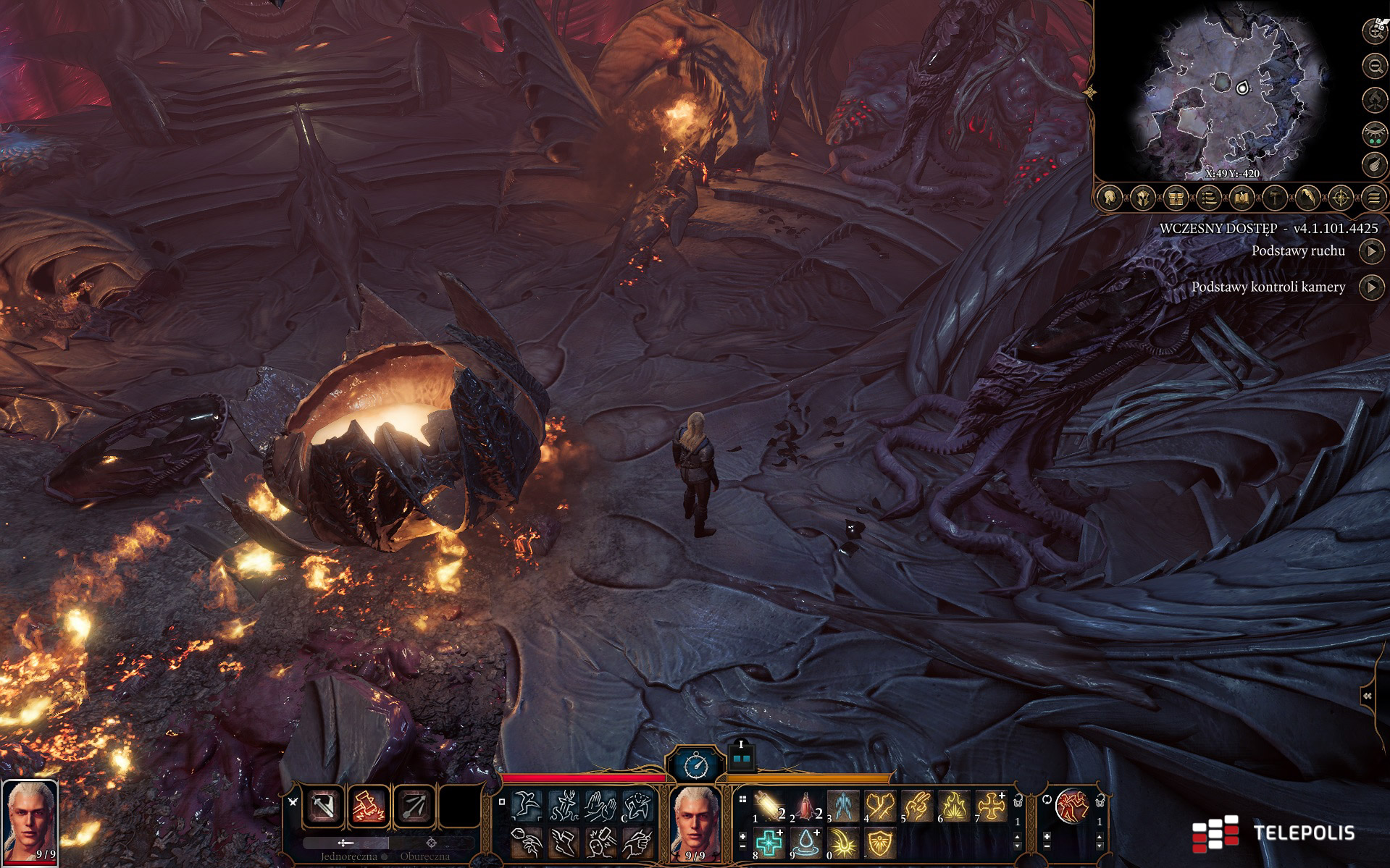1390x868 pixels.
Task: Activate the teal healing cross spell
Action: [x=769, y=843]
